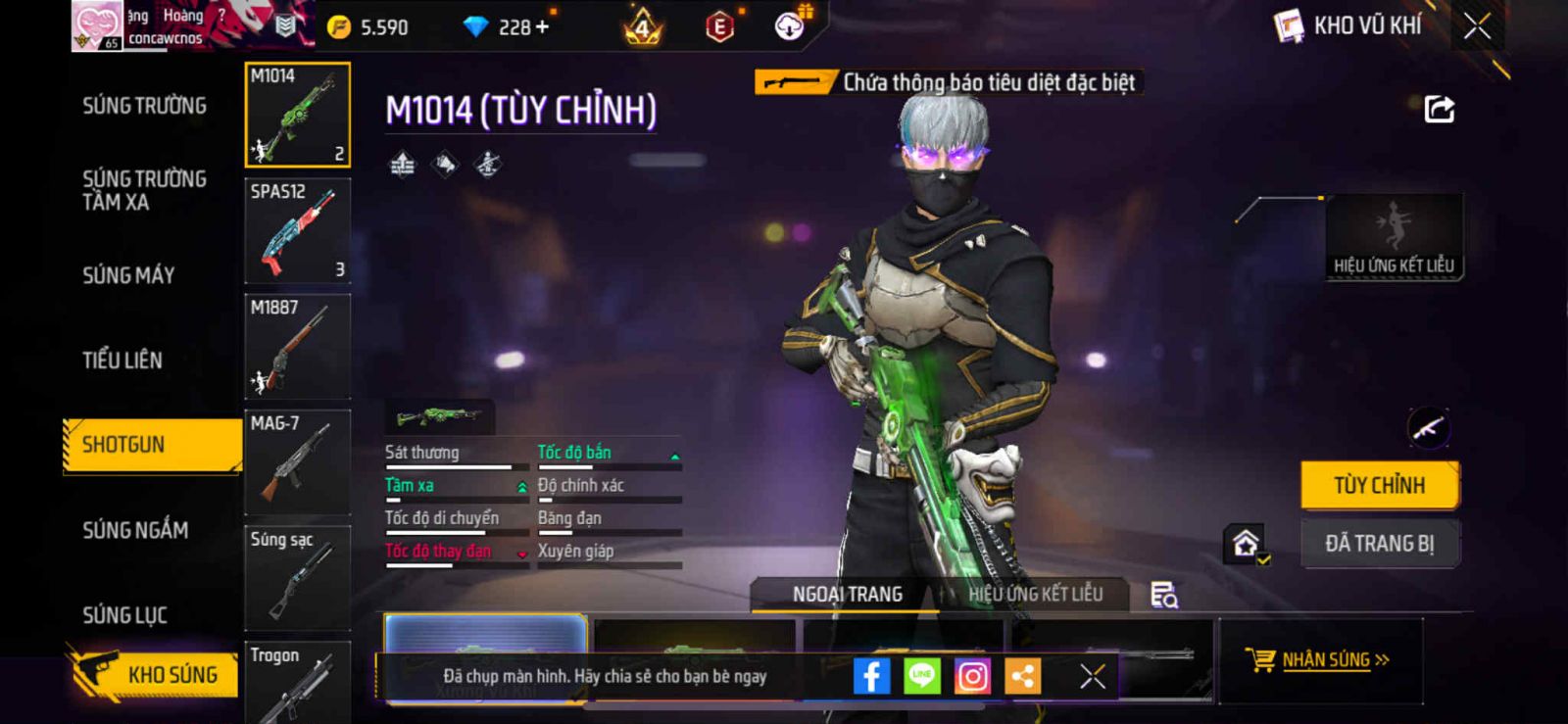The image size is (1568, 724).
Task: Click the Kho Súng button
Action: (x=157, y=674)
